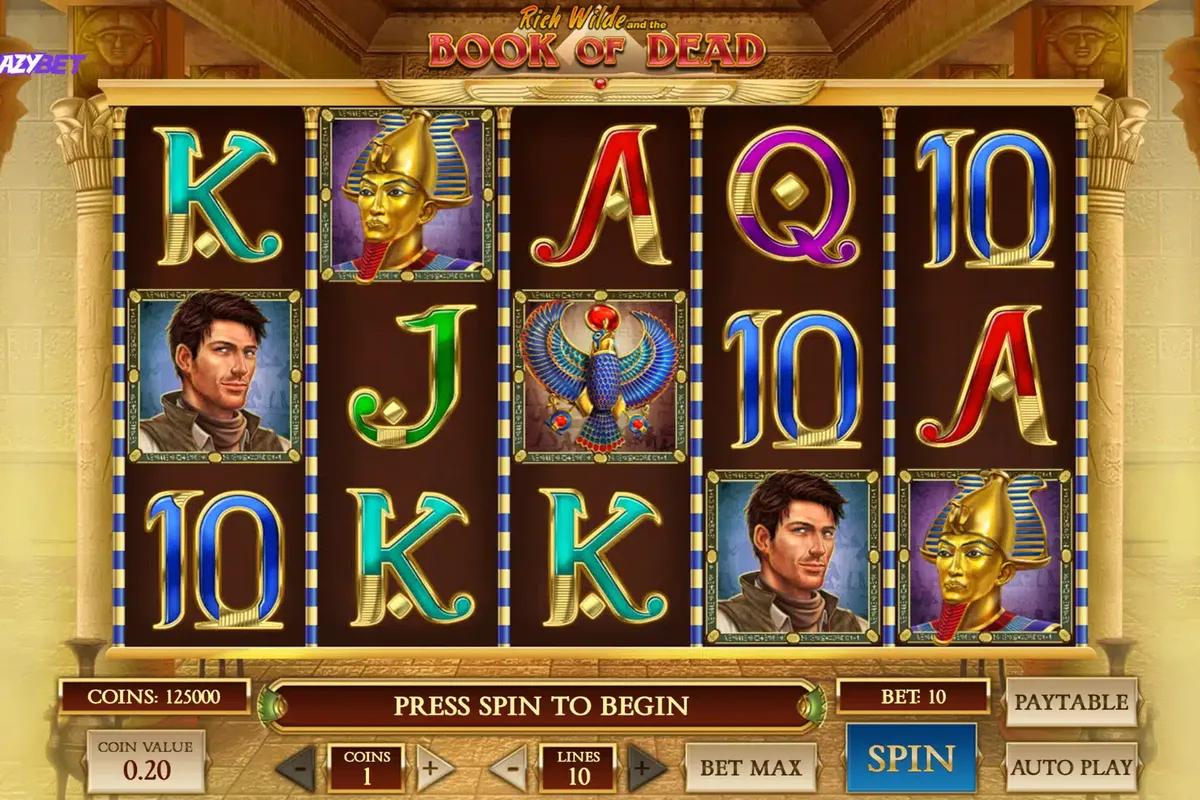The image size is (1200, 800).
Task: Reduce the number of lines
Action: pyautogui.click(x=509, y=769)
